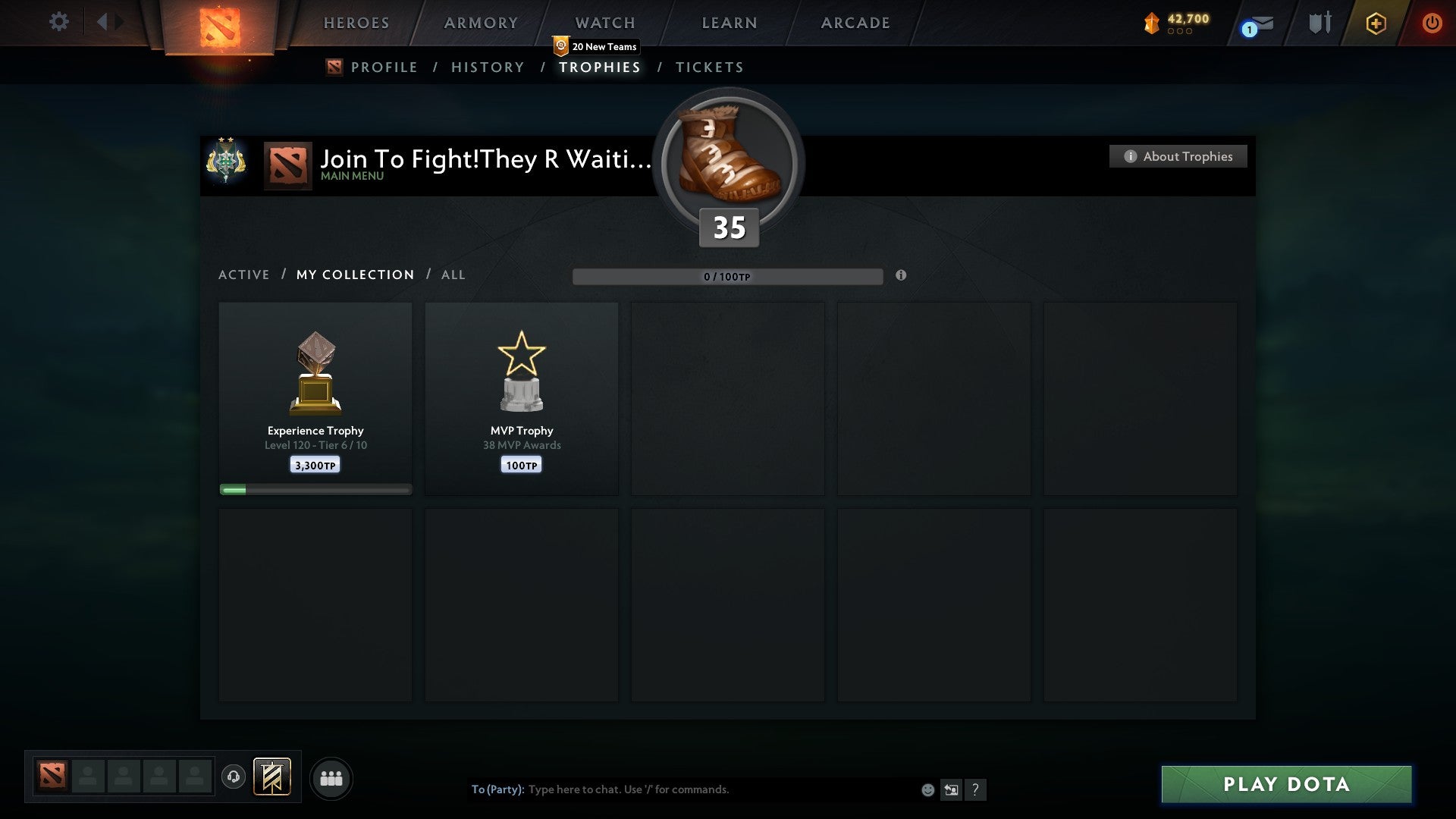Open the Dota Plus subscription icon
This screenshot has height=819, width=1456.
tap(1375, 23)
